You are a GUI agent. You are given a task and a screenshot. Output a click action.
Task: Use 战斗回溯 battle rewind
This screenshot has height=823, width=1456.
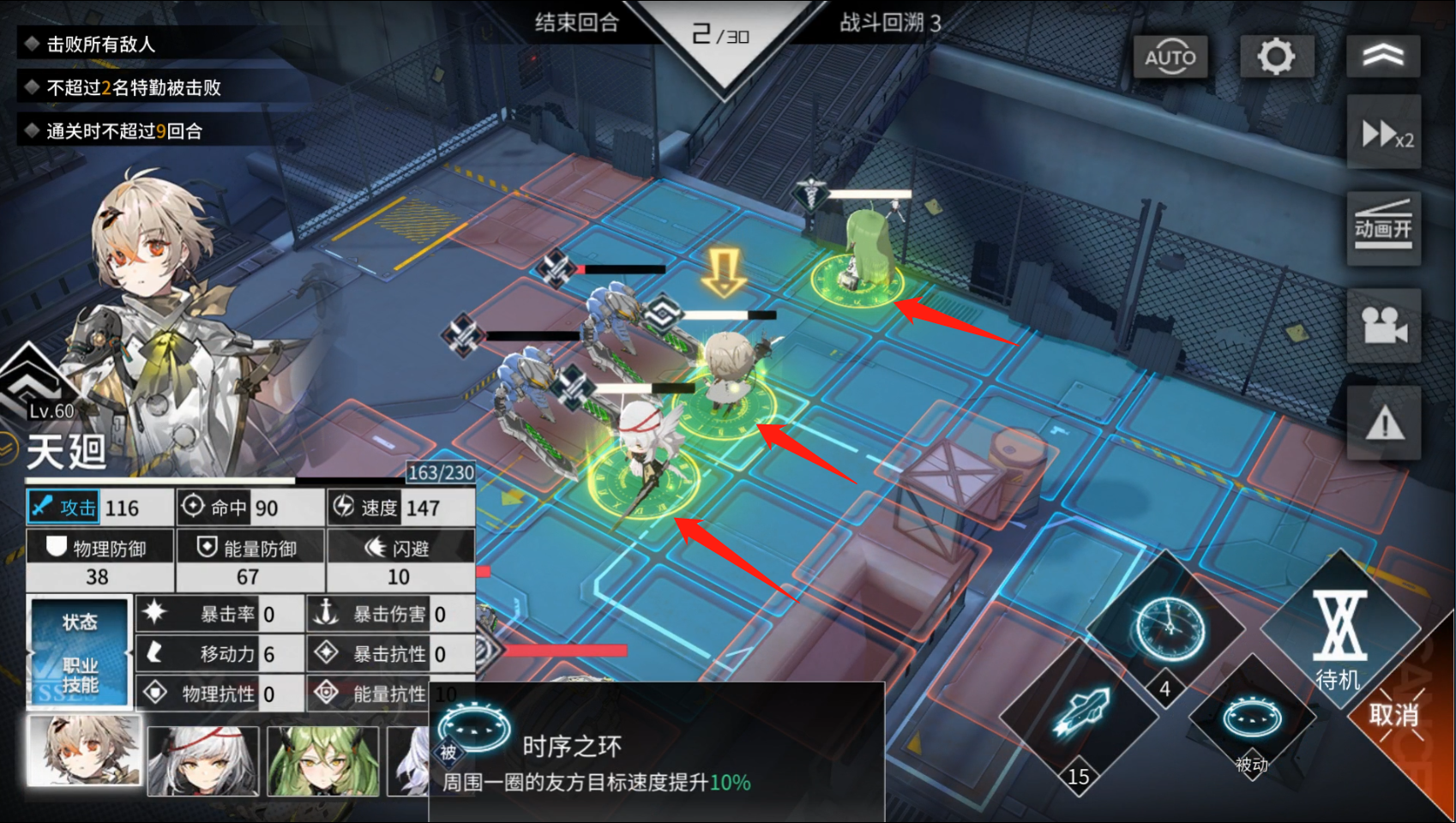click(x=889, y=22)
